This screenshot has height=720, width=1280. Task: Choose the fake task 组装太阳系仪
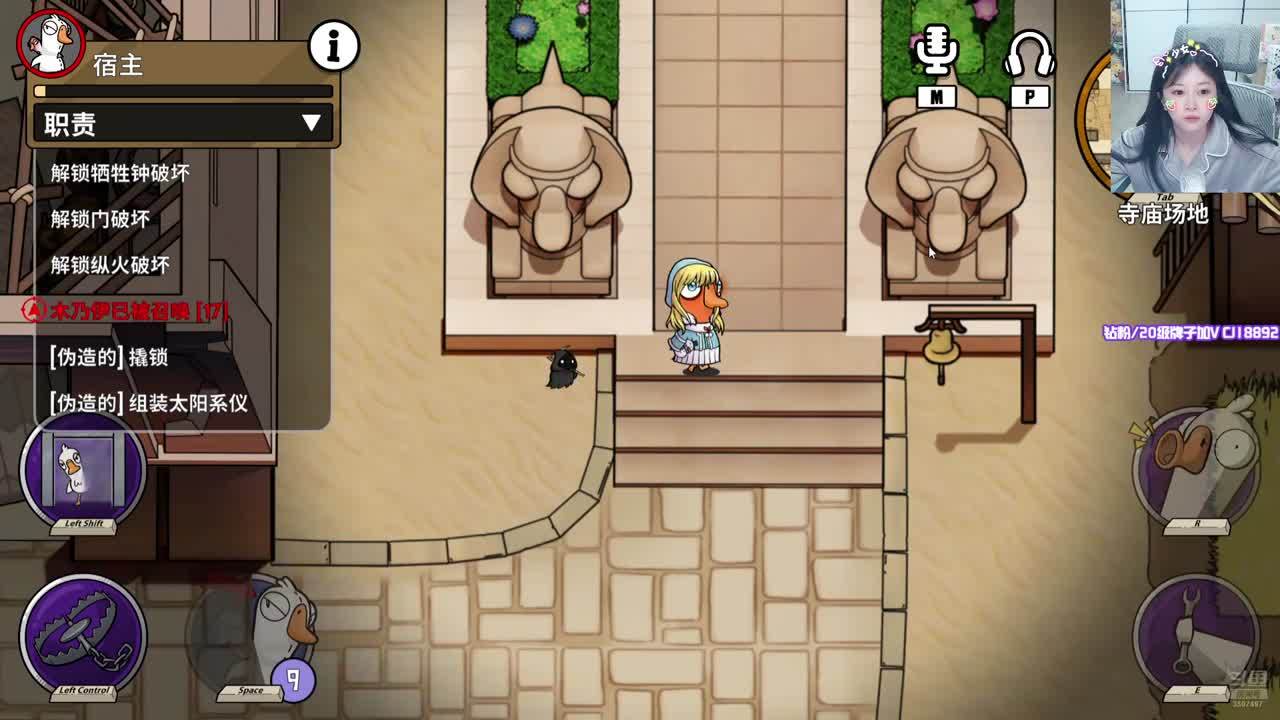coord(148,403)
